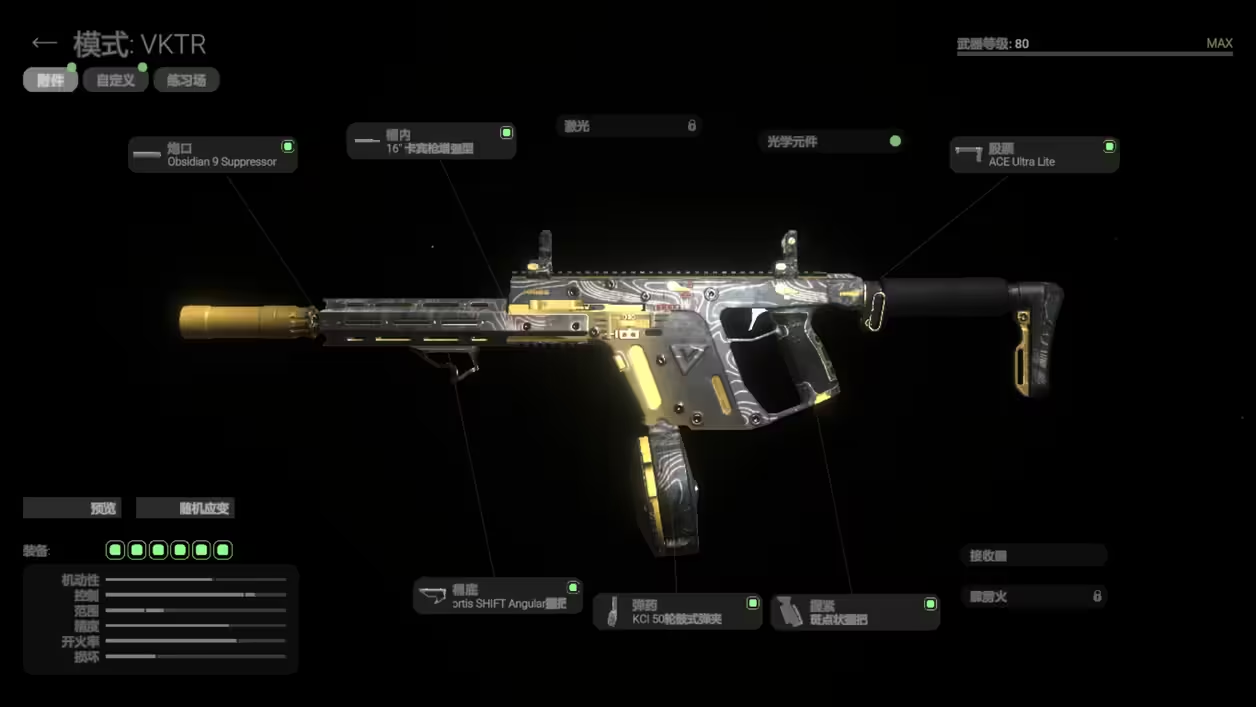The image size is (1256, 707).
Task: Switch to the 附件 attachments tab
Action: (50, 80)
